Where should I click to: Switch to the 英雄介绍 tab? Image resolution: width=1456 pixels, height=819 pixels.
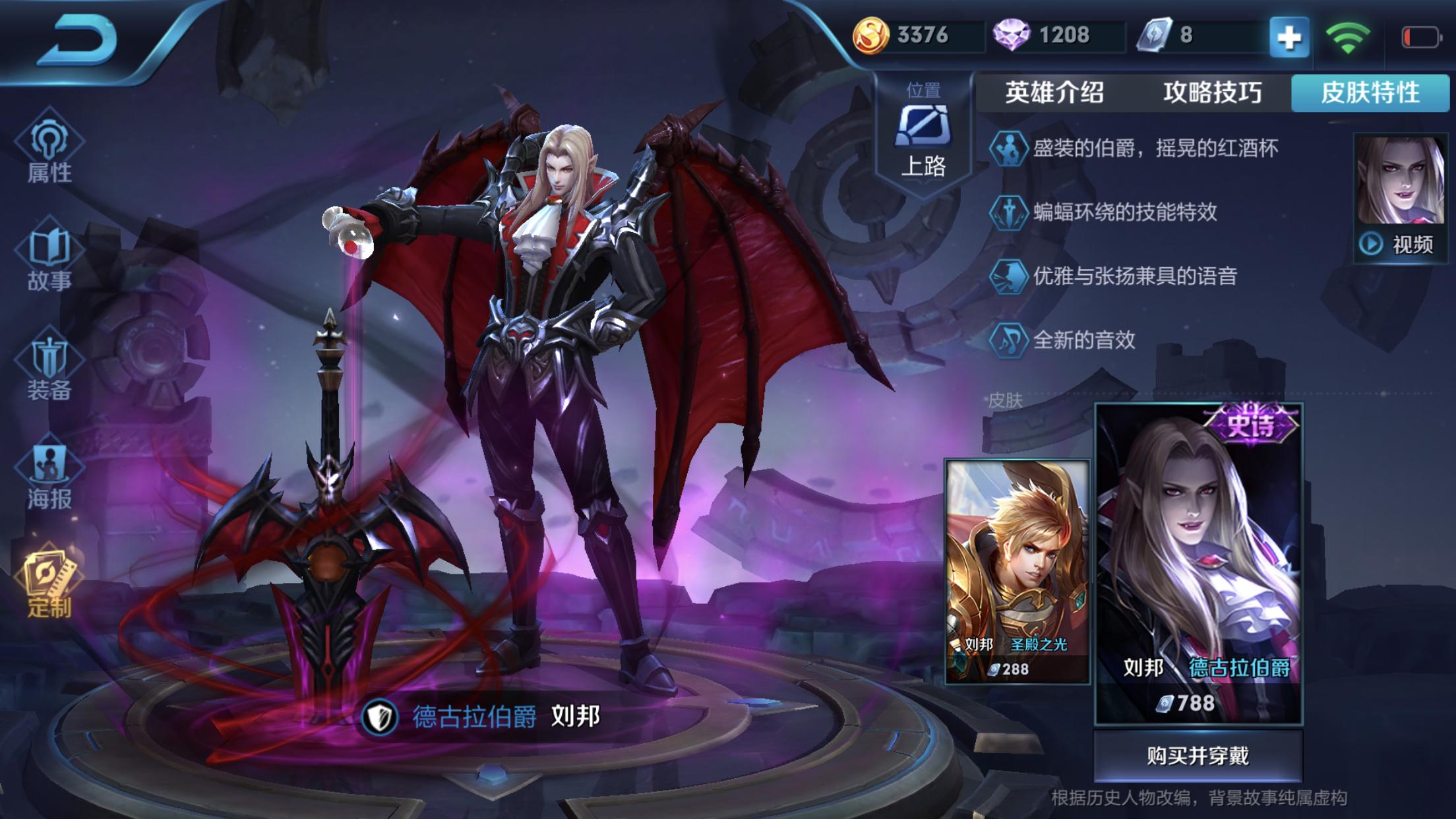tap(1054, 92)
